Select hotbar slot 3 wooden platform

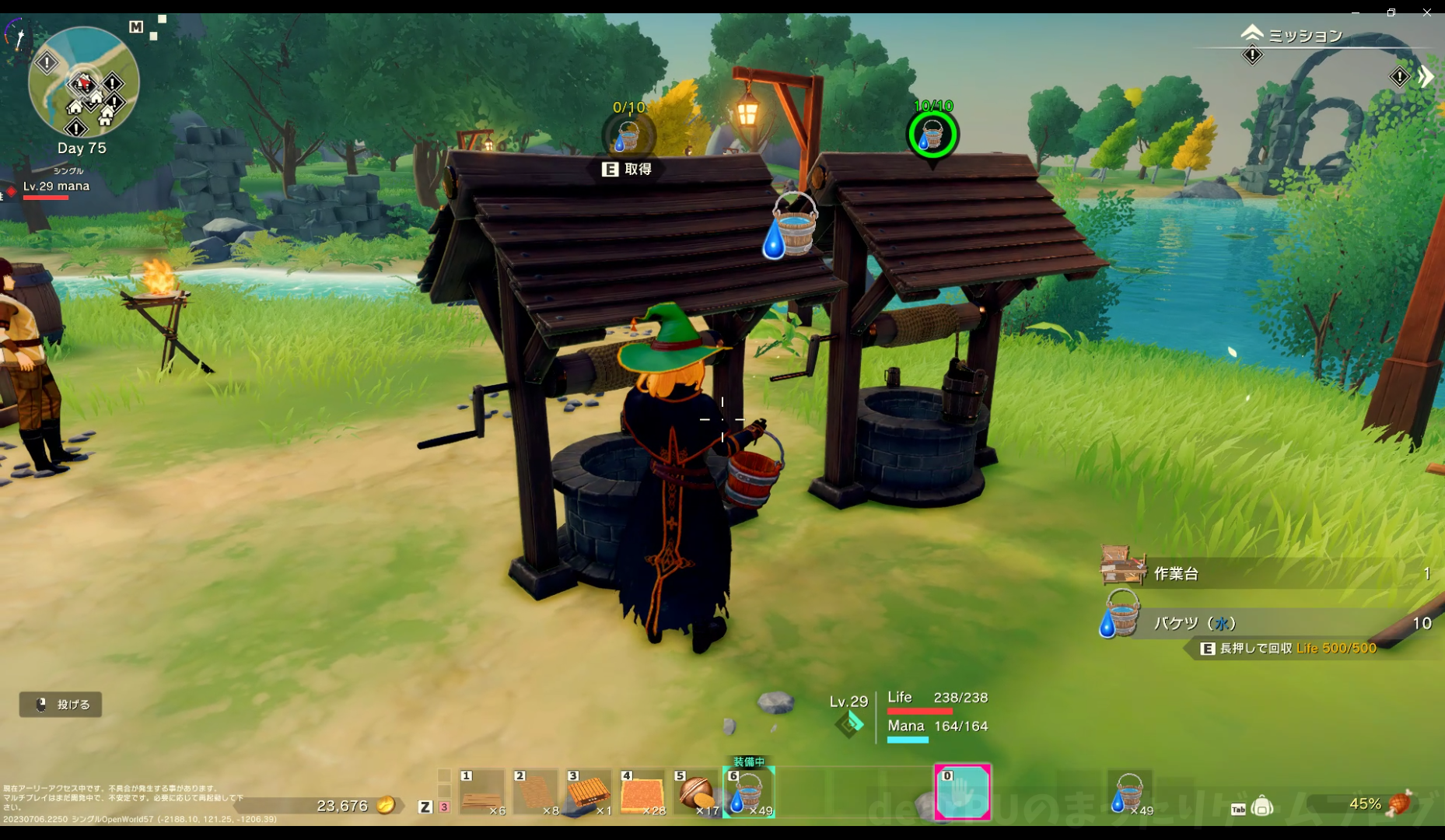click(x=589, y=793)
